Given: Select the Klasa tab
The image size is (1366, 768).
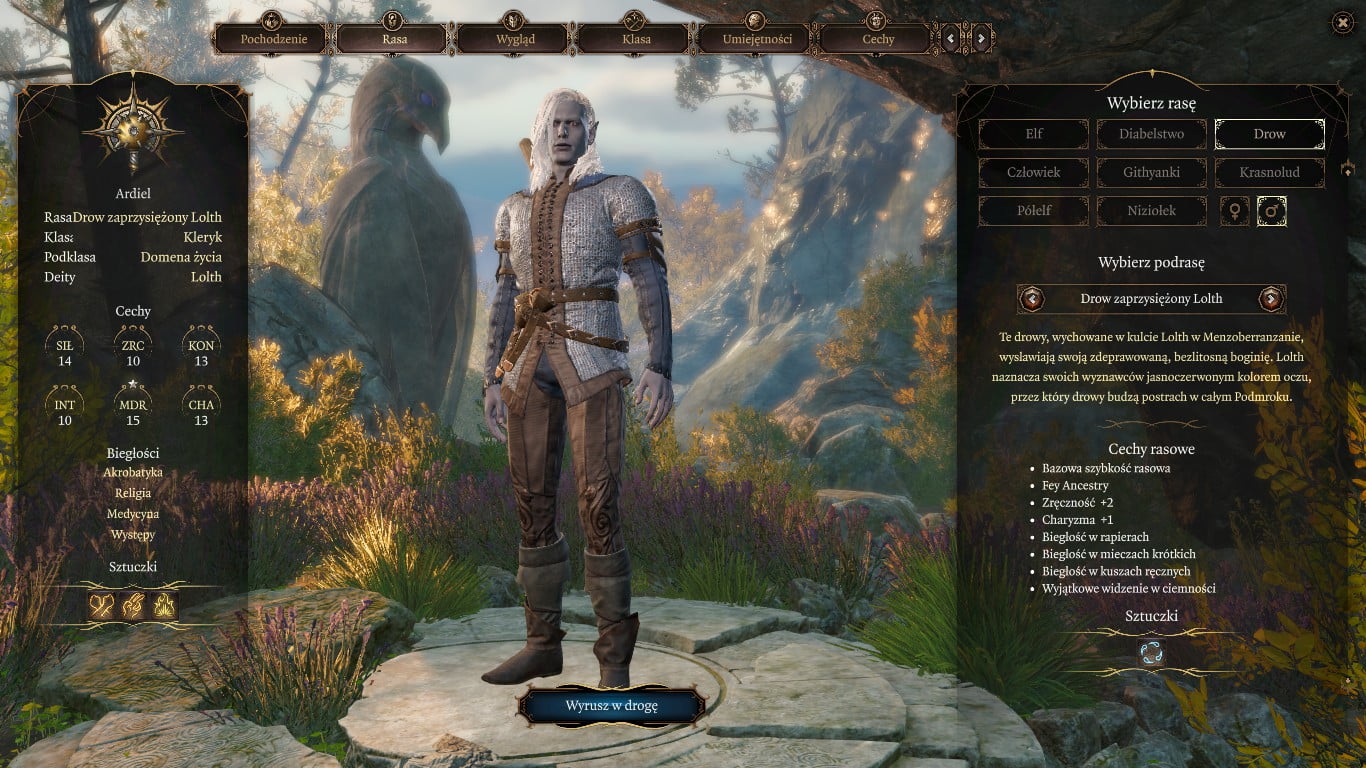Looking at the screenshot, I should (636, 39).
